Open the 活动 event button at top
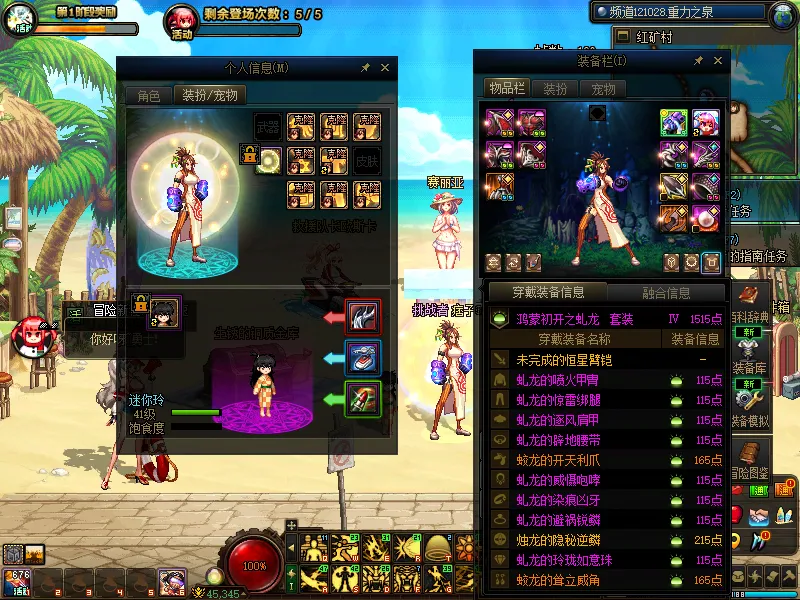This screenshot has width=800, height=600. [x=181, y=19]
